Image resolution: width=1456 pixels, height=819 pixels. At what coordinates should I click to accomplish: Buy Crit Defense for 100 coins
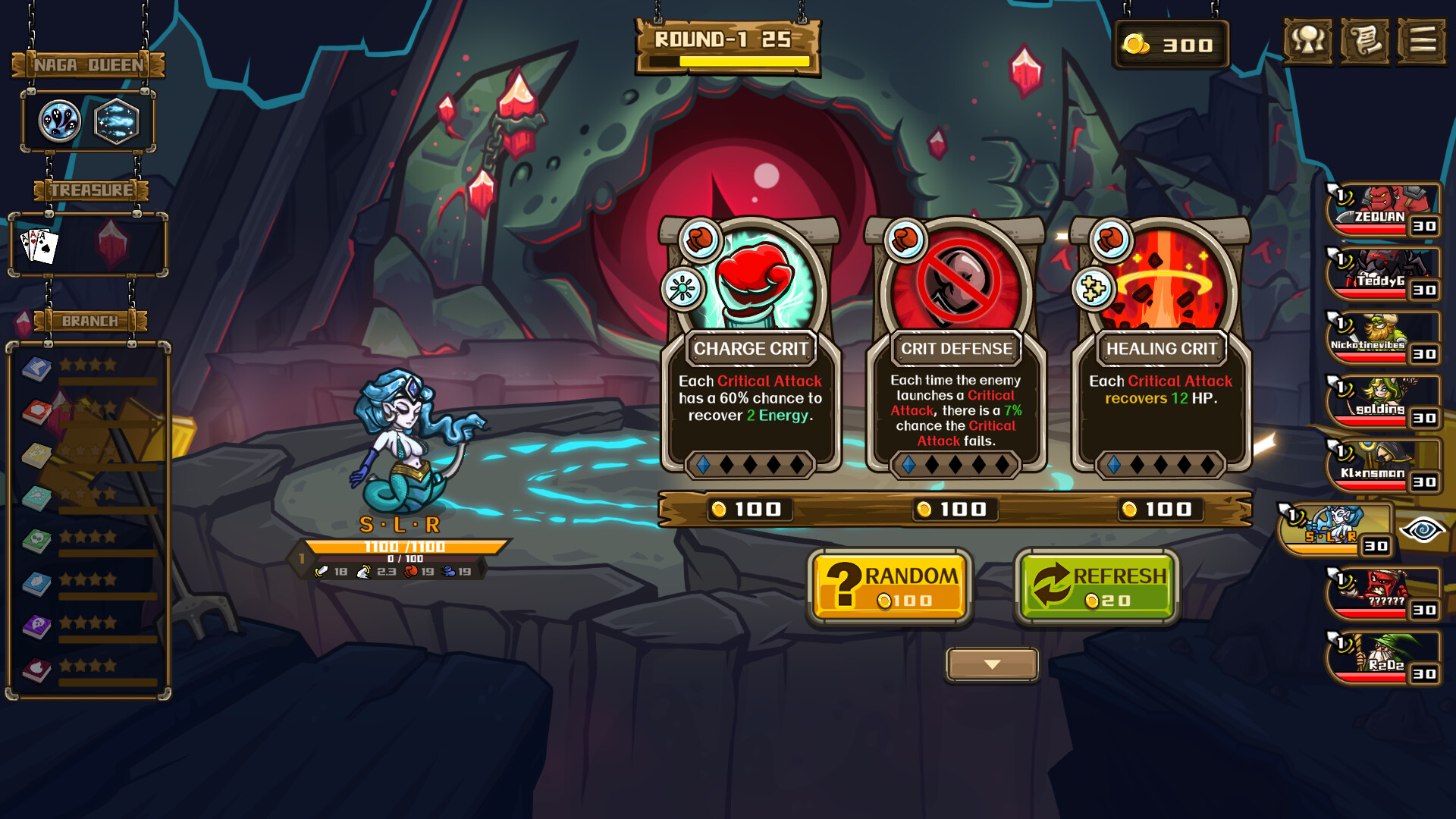tap(954, 510)
